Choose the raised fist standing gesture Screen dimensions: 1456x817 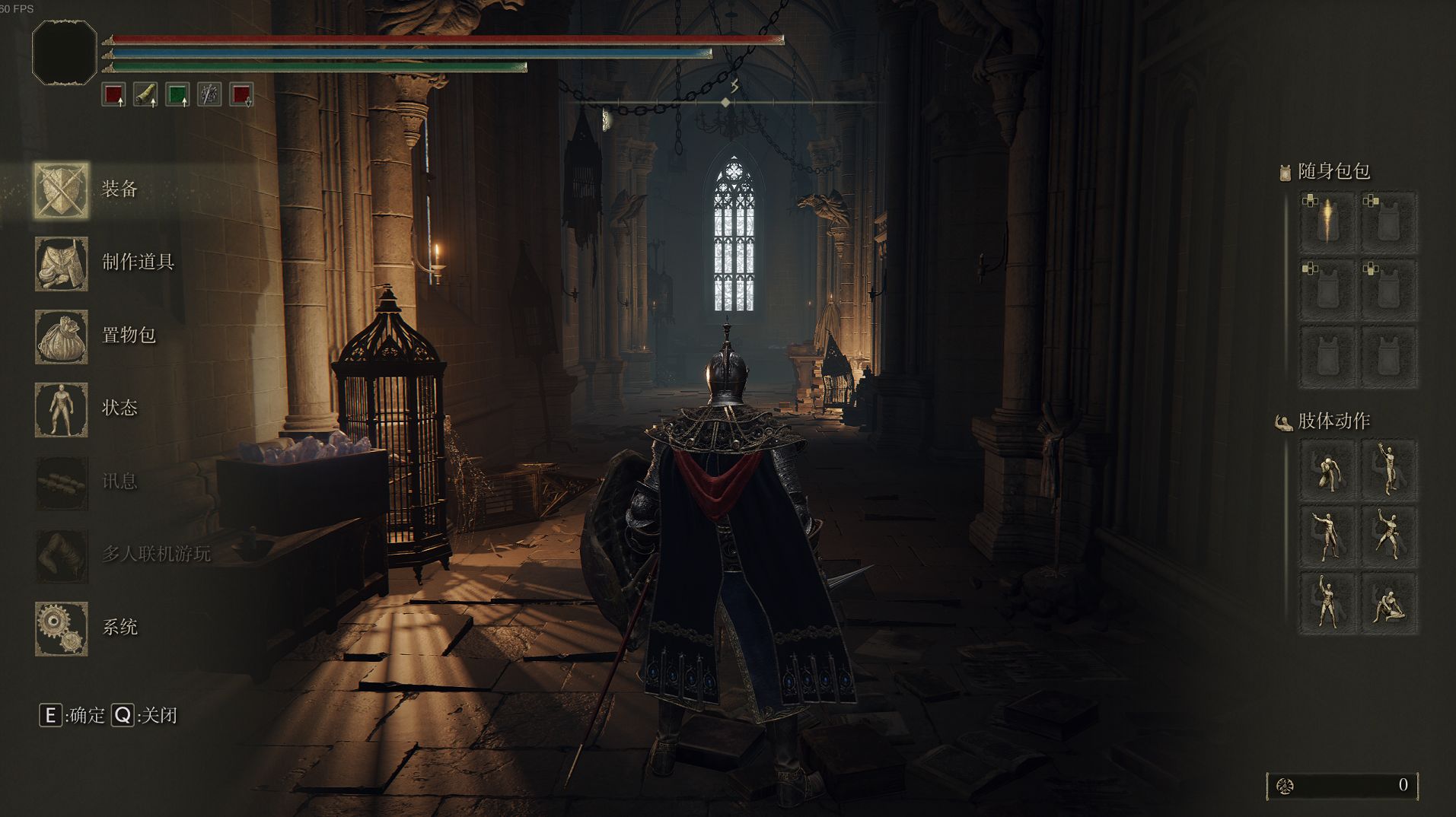coord(1328,603)
